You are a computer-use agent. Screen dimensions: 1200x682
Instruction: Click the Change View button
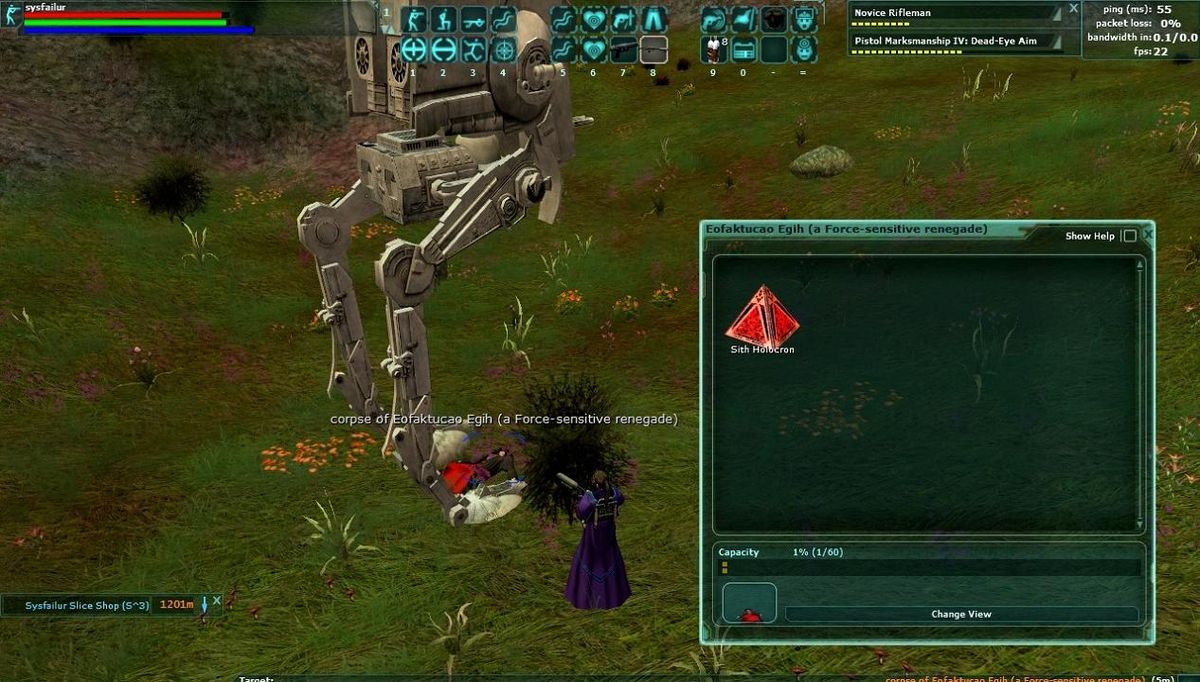pos(961,614)
